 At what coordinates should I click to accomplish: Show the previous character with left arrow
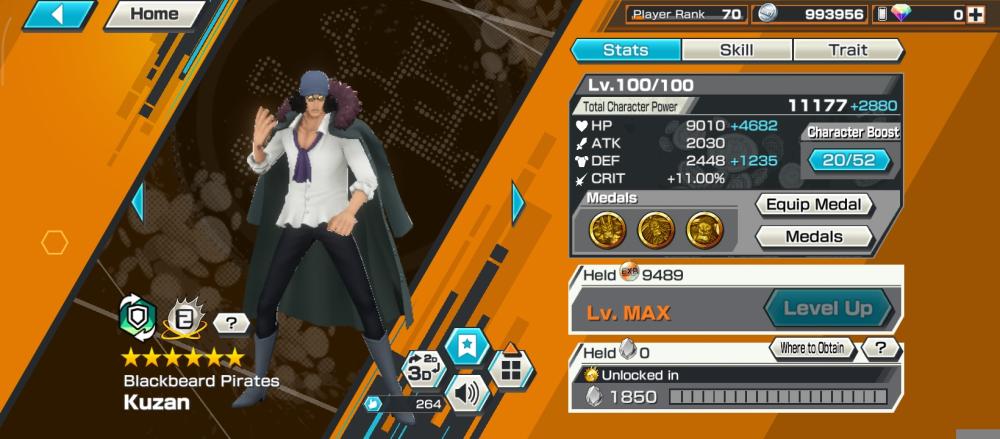pos(138,203)
